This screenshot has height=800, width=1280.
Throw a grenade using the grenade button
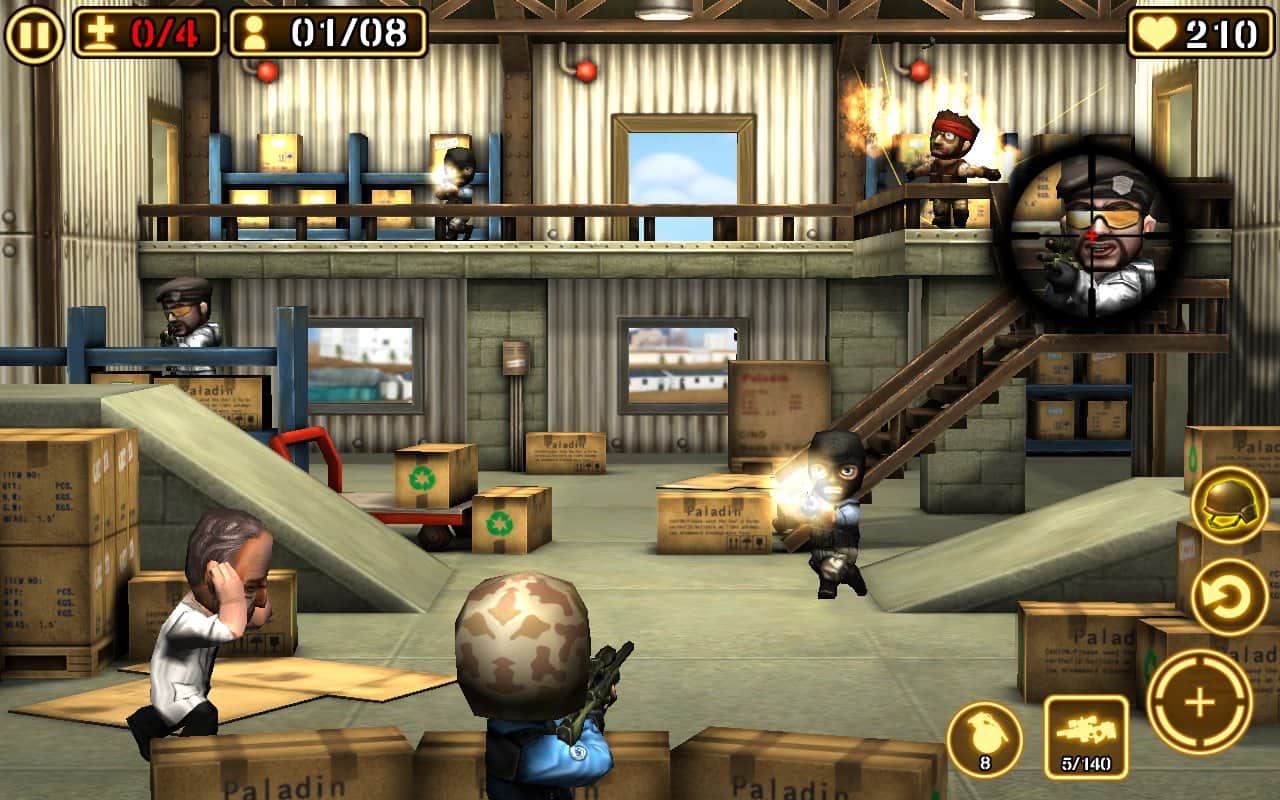click(x=984, y=739)
